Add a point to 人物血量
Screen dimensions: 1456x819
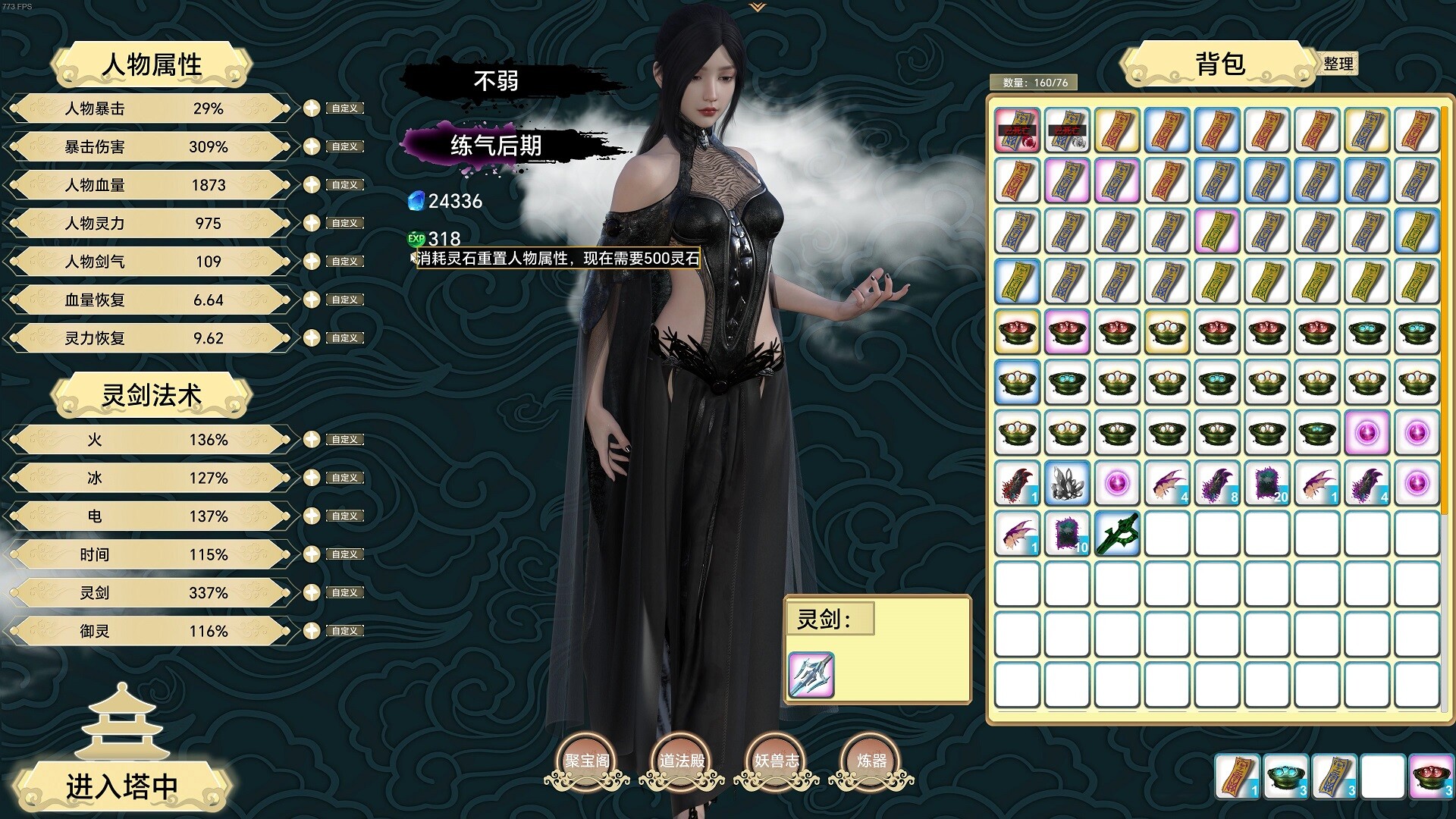point(312,185)
